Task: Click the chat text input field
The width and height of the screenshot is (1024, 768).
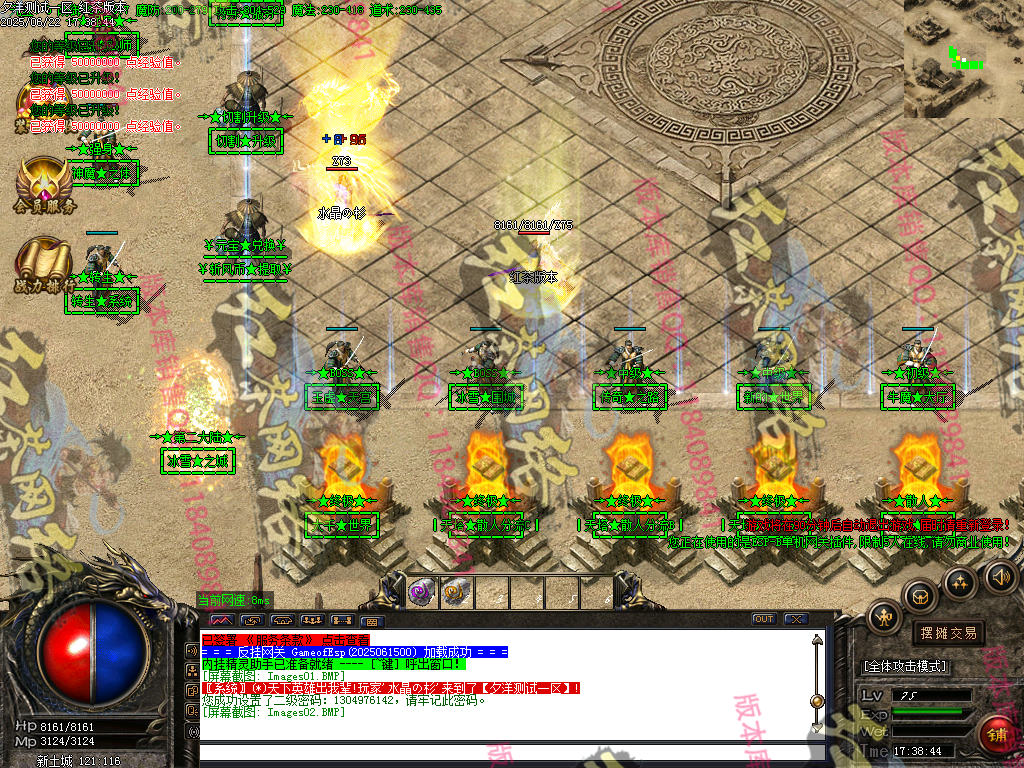Action: click(x=500, y=752)
